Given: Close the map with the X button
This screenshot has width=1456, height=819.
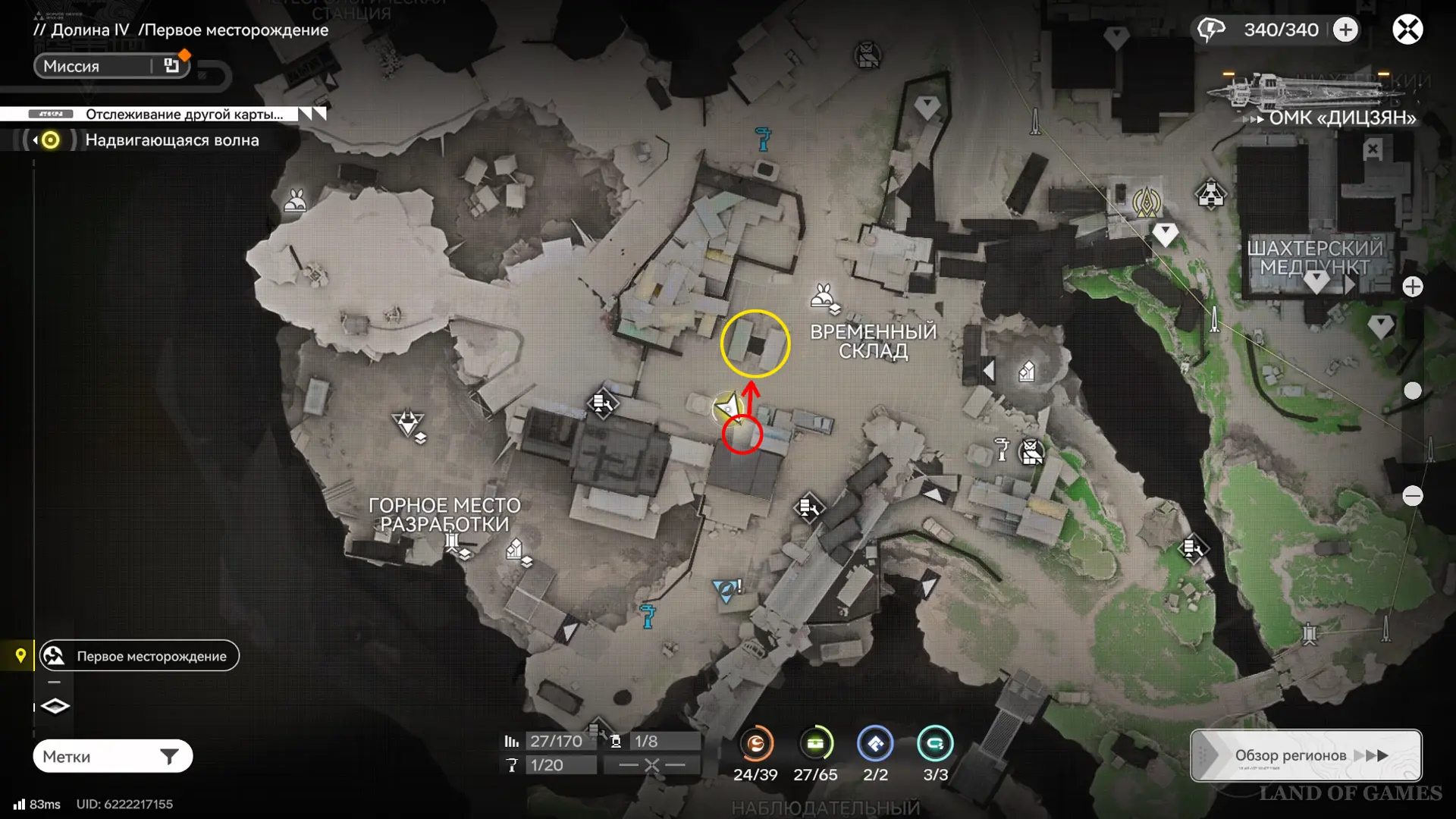Looking at the screenshot, I should pyautogui.click(x=1407, y=30).
